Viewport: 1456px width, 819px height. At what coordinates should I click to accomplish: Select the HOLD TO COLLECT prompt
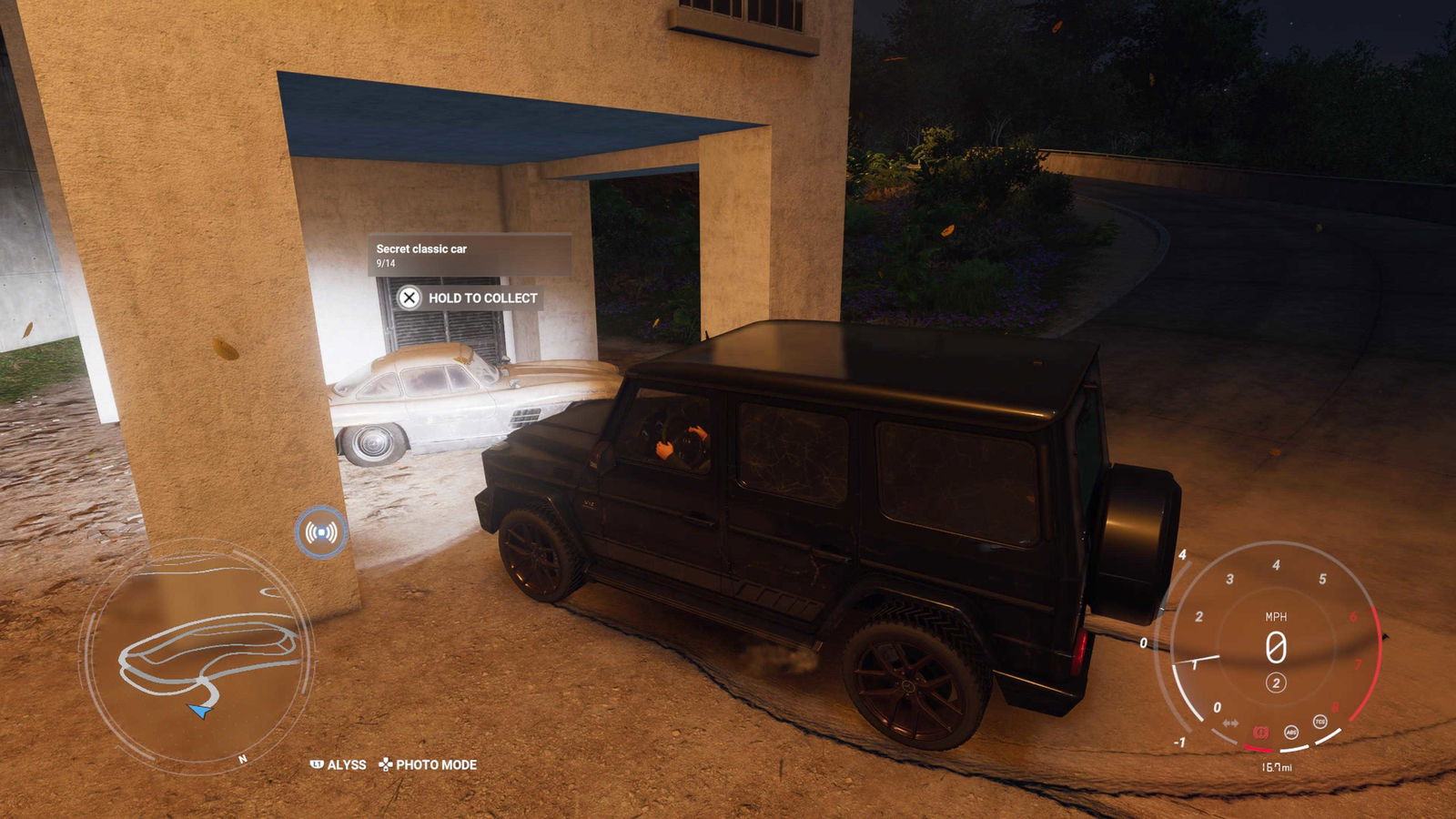tap(470, 298)
